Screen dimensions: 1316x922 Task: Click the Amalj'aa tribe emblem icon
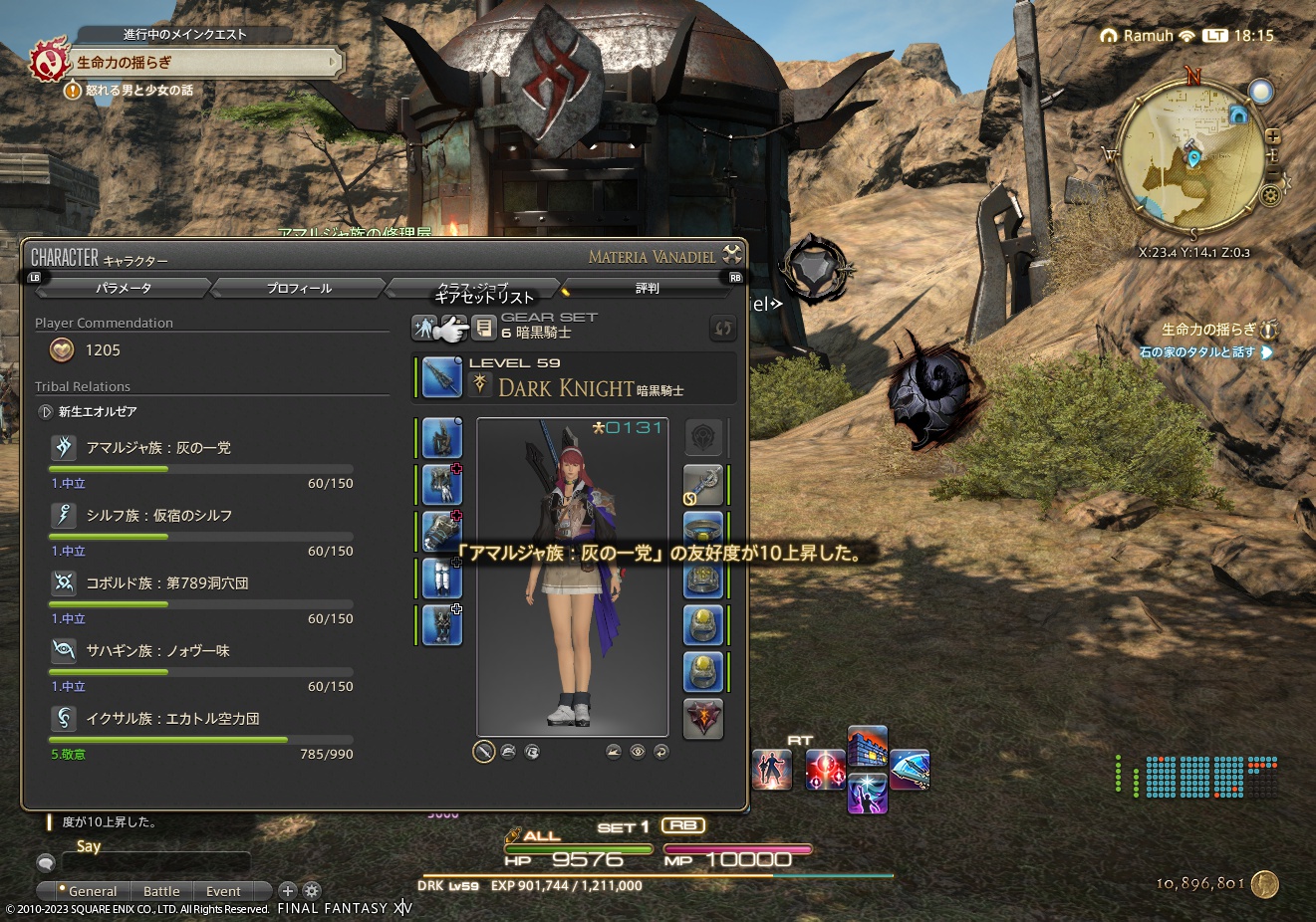coord(64,447)
